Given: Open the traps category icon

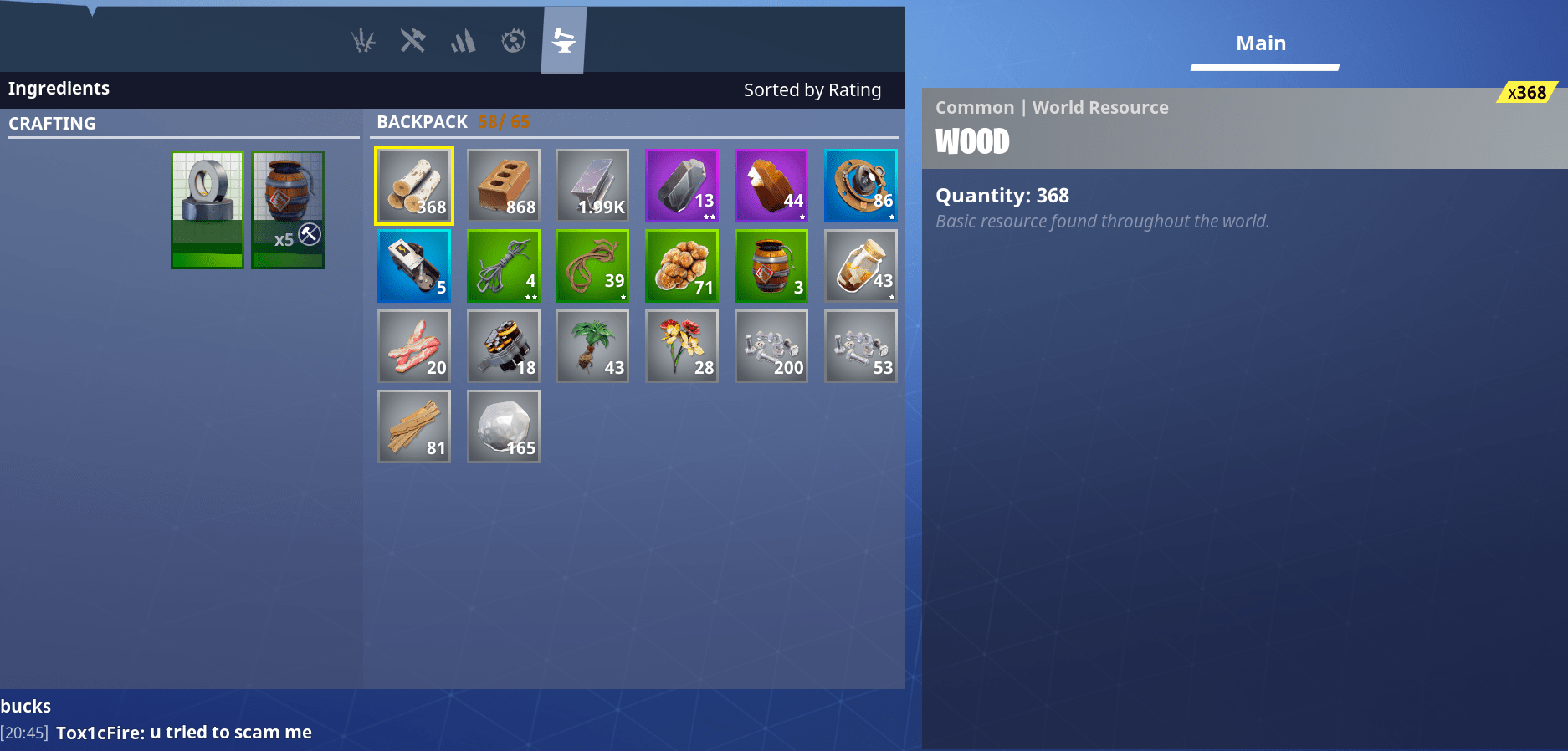Looking at the screenshot, I should click(x=513, y=38).
